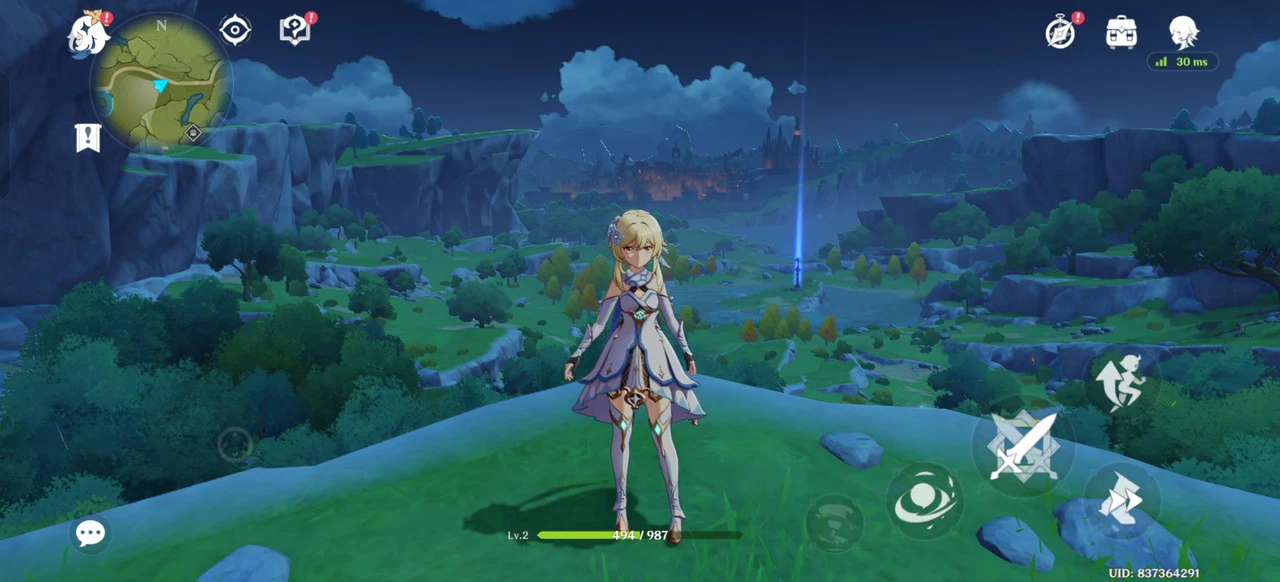Open the tutorial book with alert
Image resolution: width=1280 pixels, height=582 pixels.
click(x=295, y=30)
